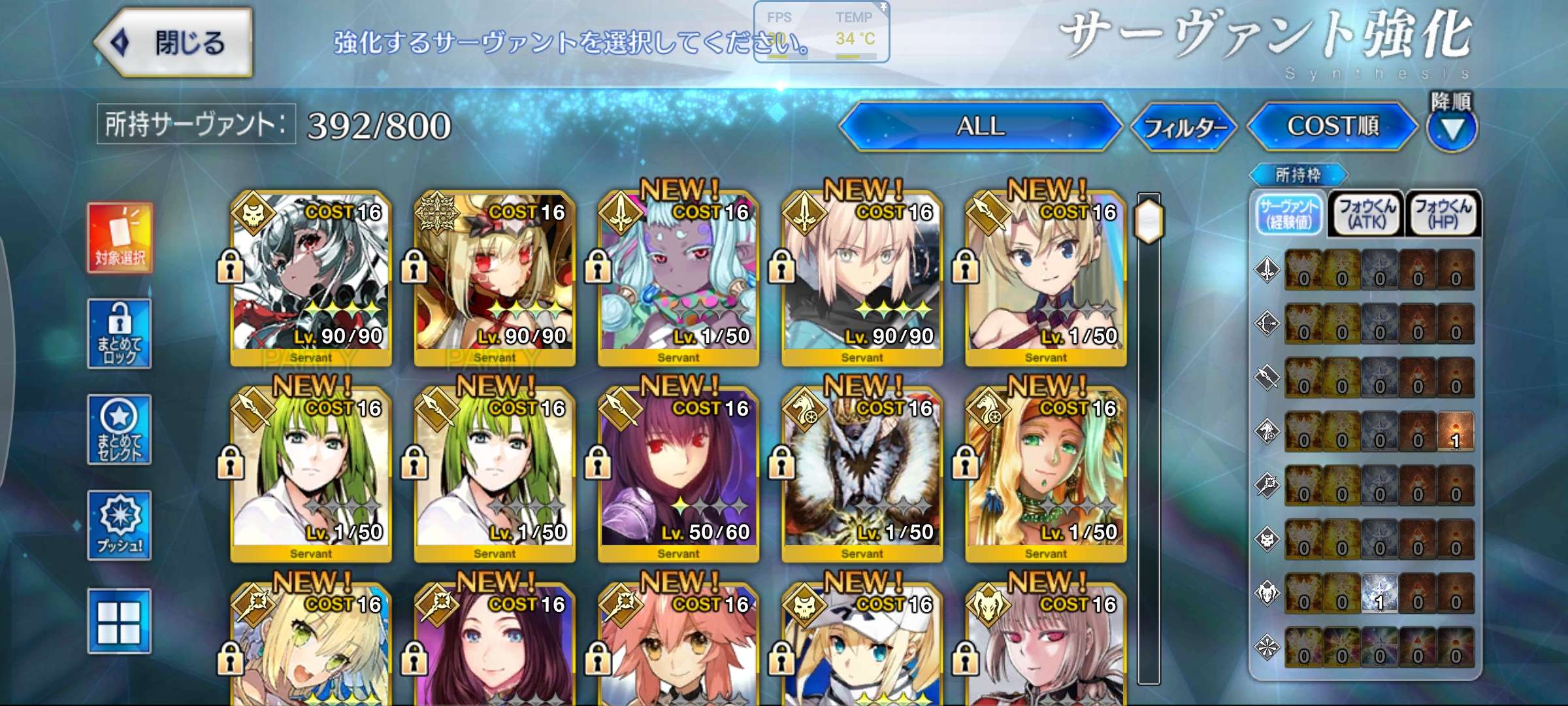Open the ALL class selector

tap(980, 126)
